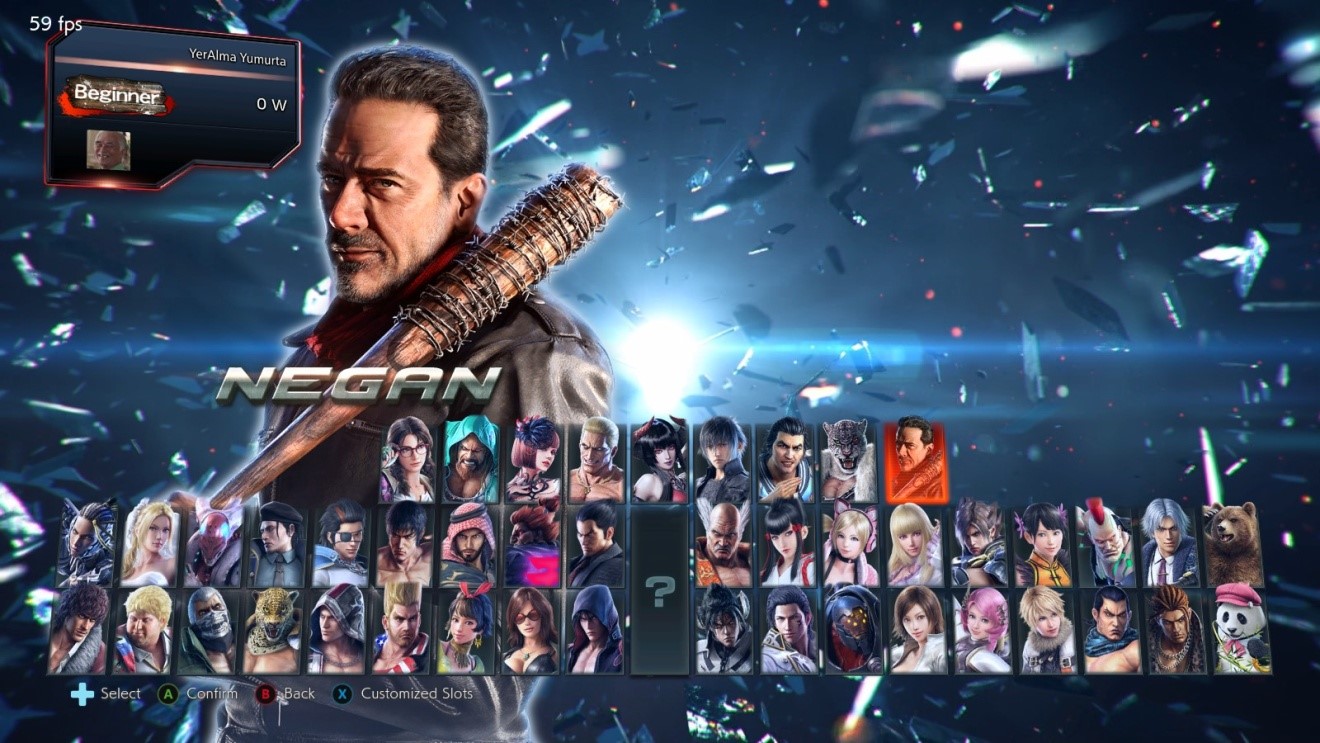Select Heihachi's portrait

721,545
